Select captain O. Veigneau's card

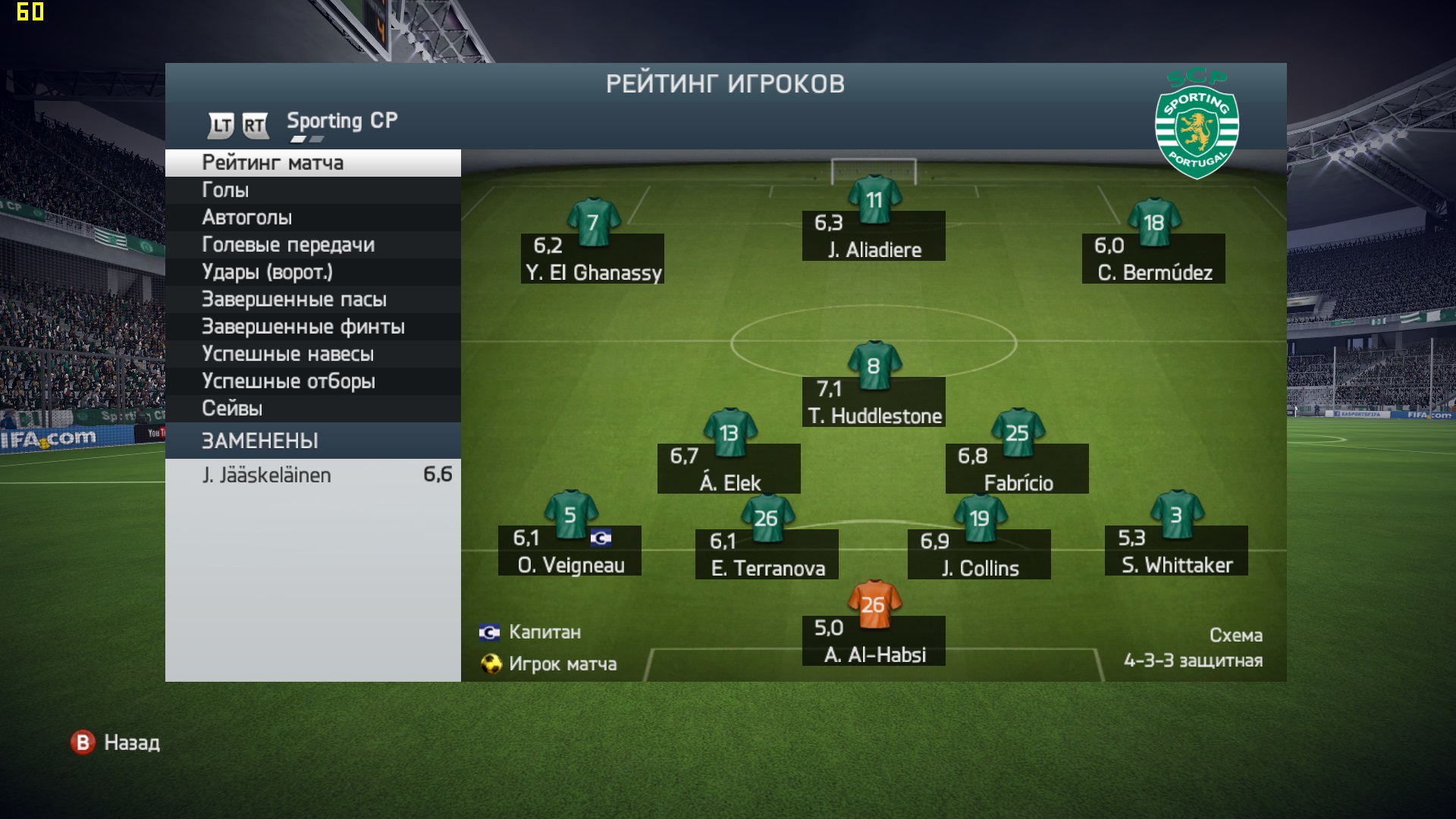(x=570, y=551)
